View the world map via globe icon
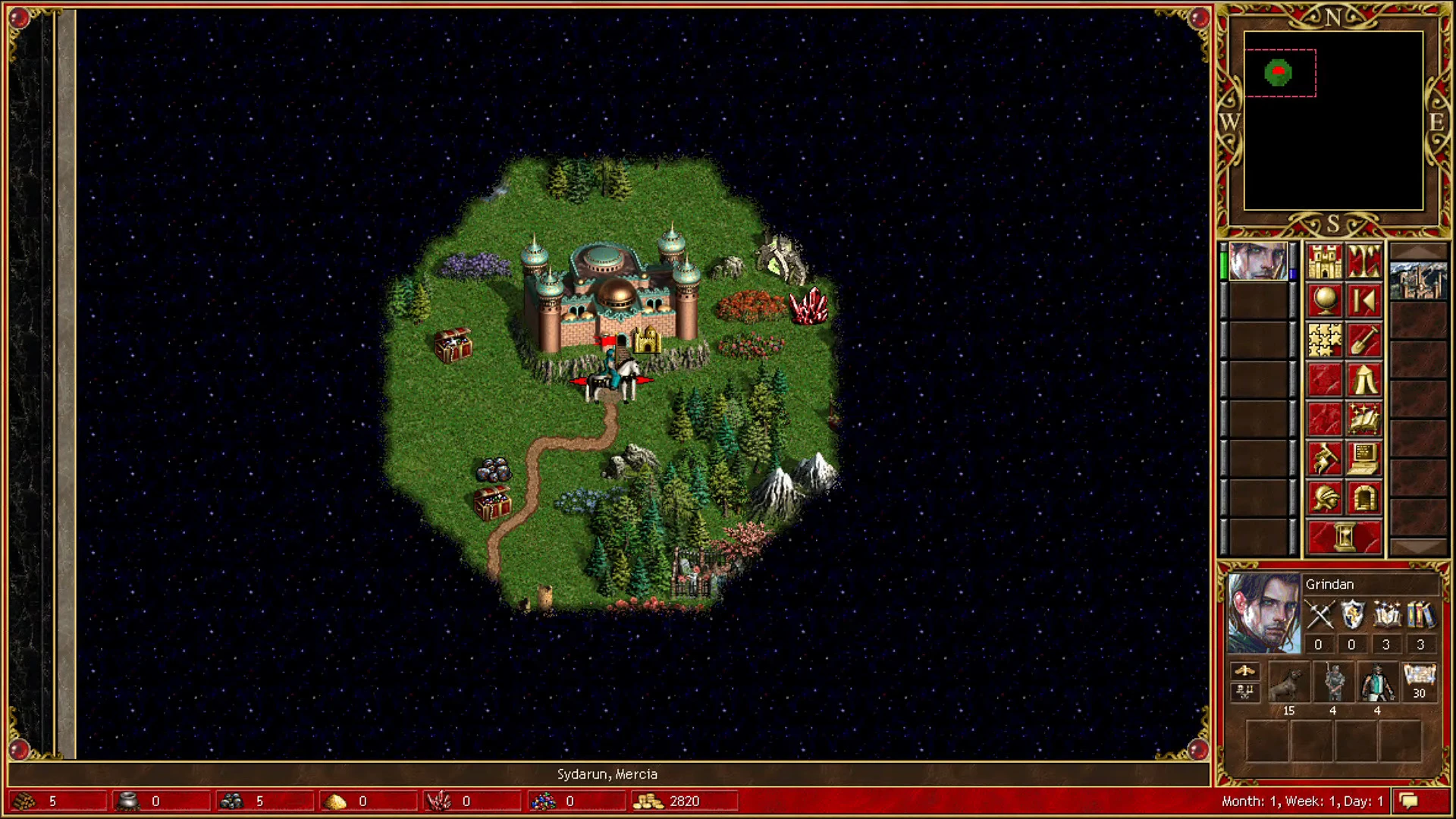 click(x=1323, y=300)
